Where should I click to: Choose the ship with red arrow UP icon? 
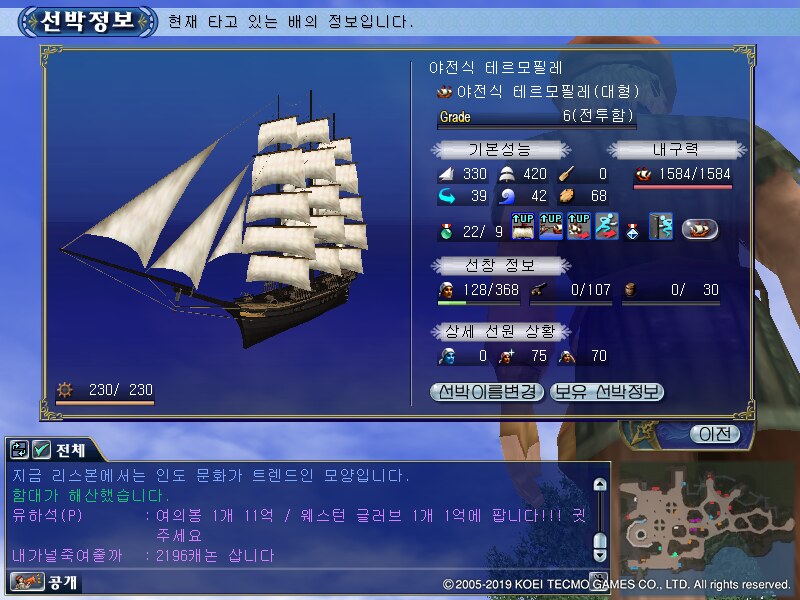coord(579,228)
